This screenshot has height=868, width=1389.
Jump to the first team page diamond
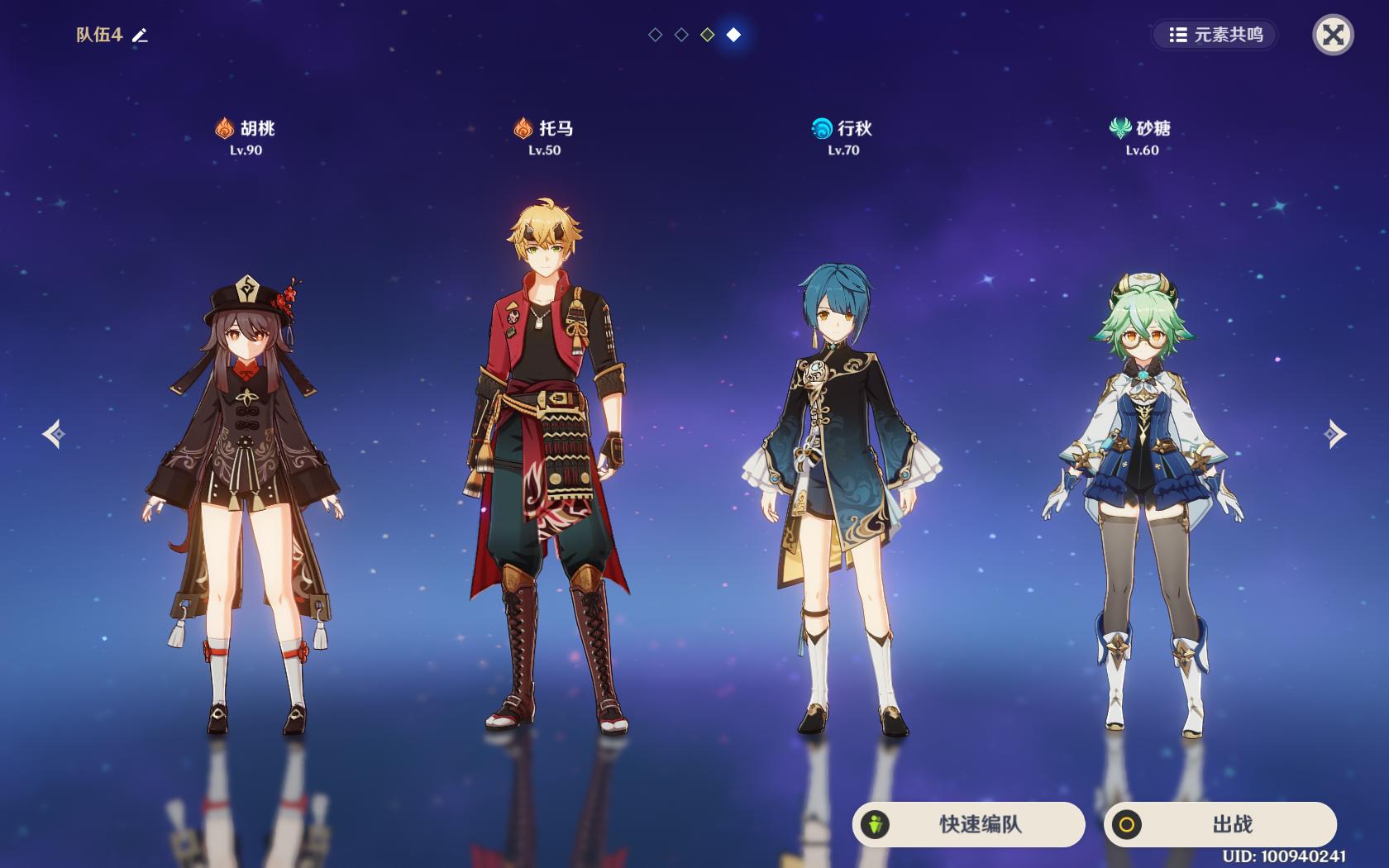(x=656, y=35)
